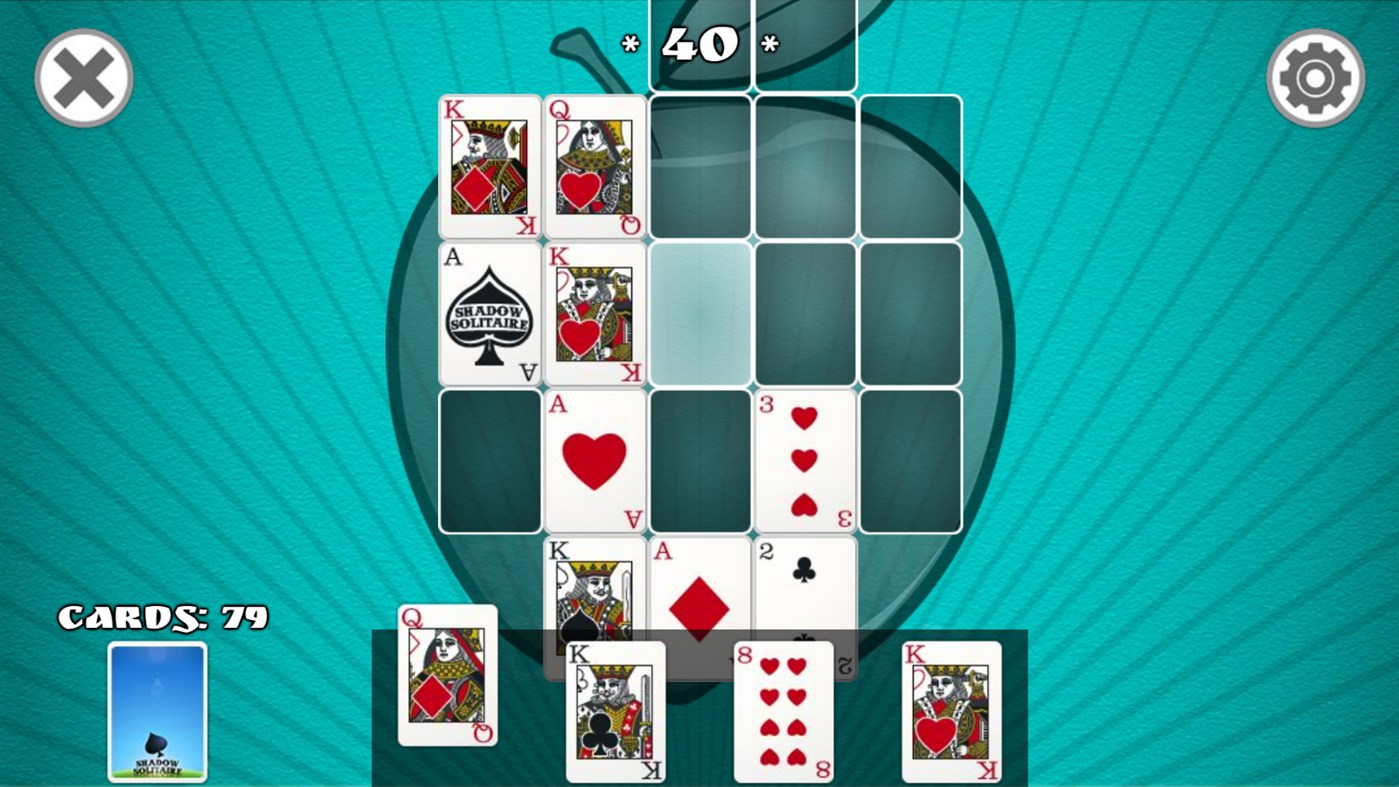Viewport: 1399px width, 787px height.
Task: Click the X exit icon
Action: coord(83,77)
